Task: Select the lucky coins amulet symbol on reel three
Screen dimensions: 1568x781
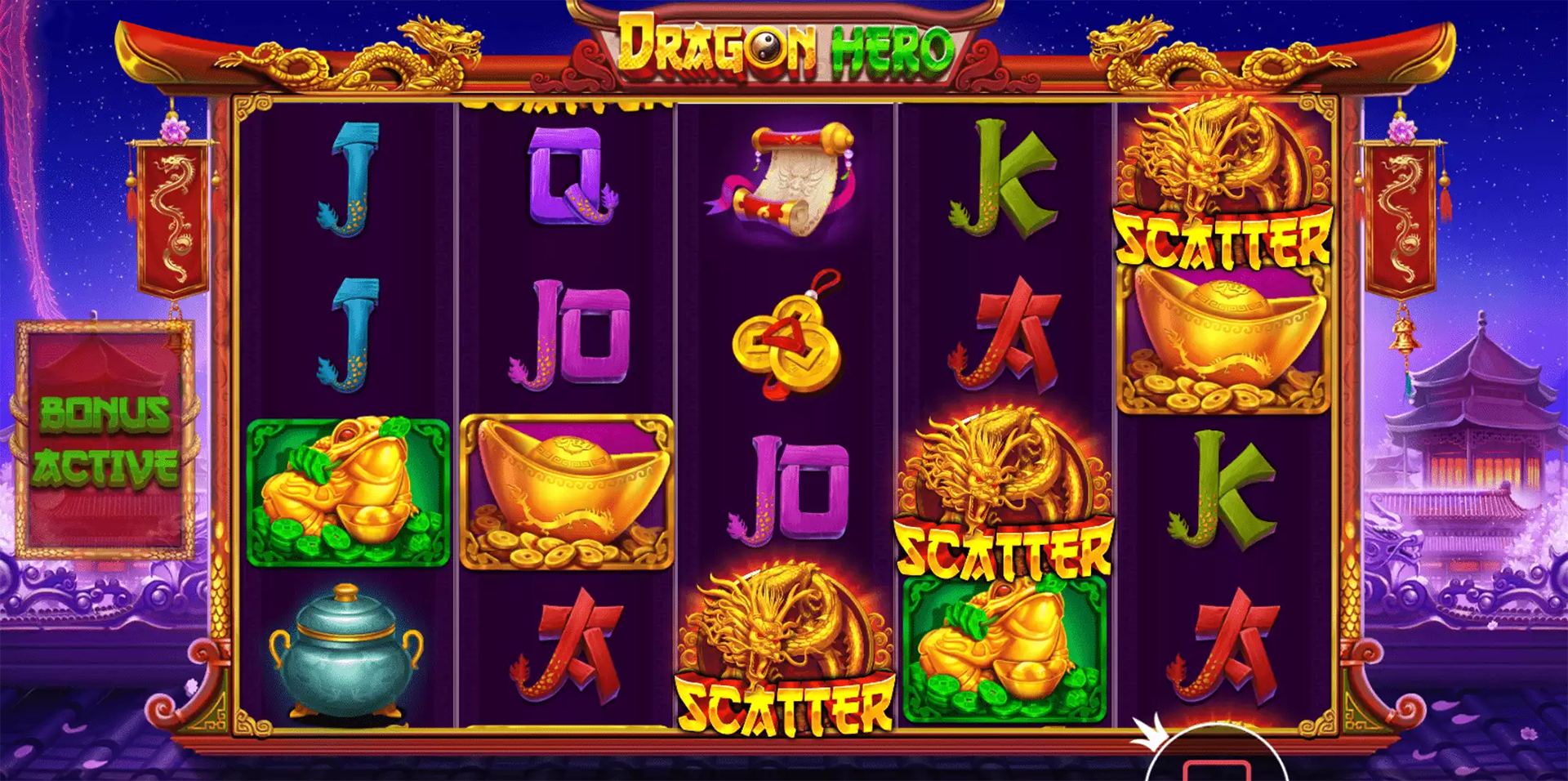Action: pos(784,343)
